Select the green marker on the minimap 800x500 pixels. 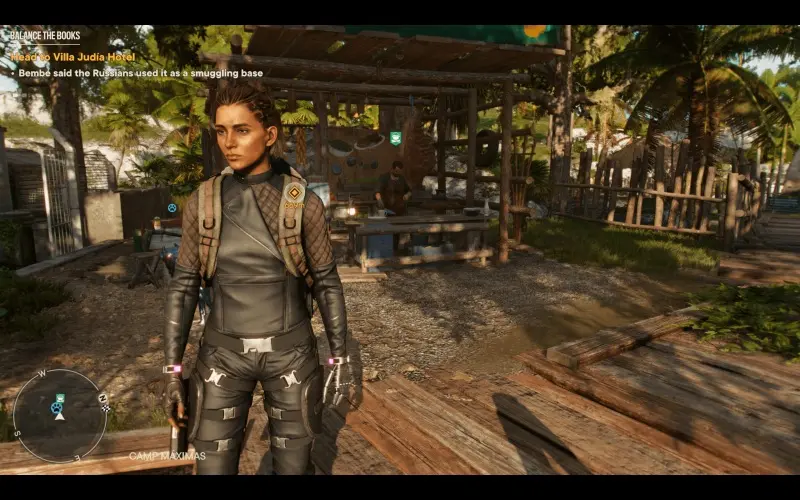[x=60, y=398]
